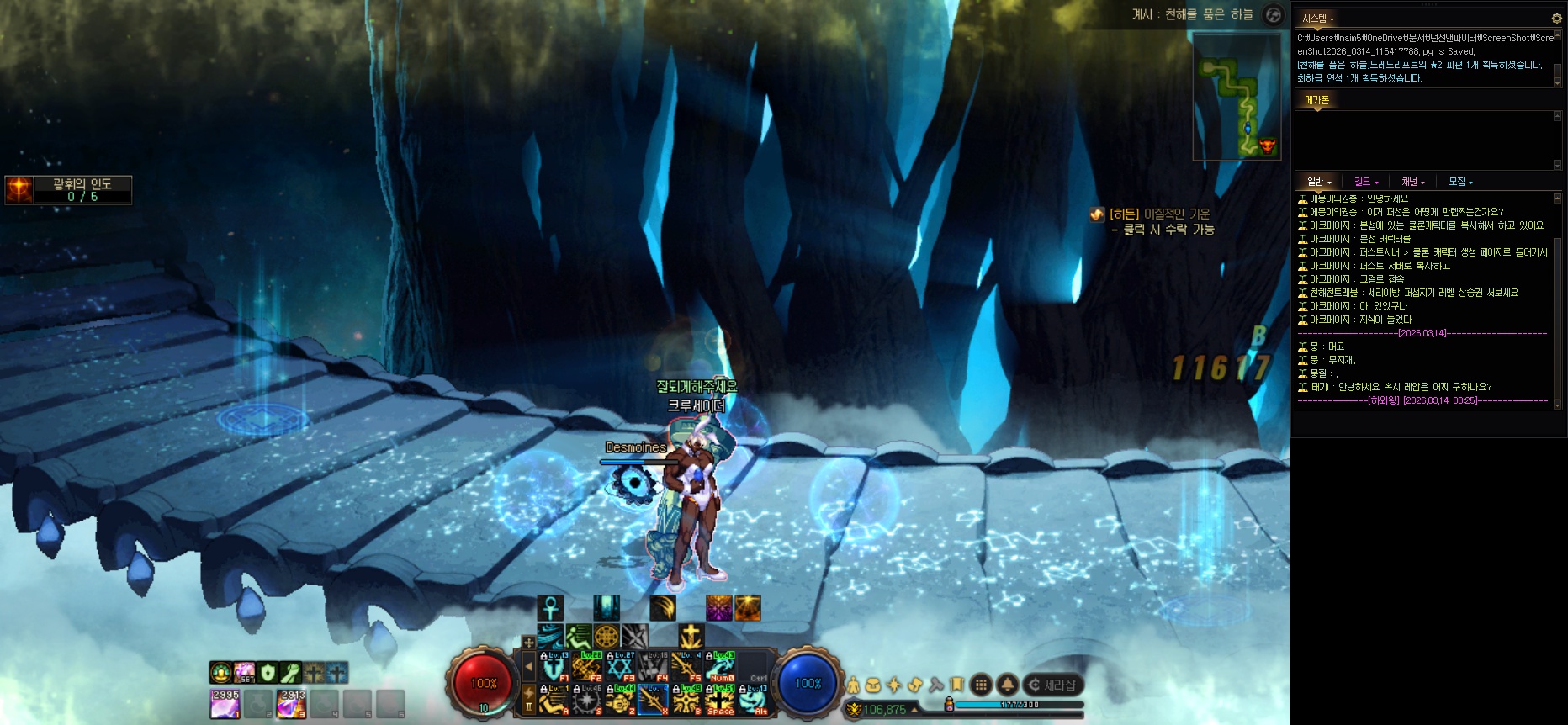1568x725 pixels.
Task: Activate the Space cross skill
Action: click(720, 700)
